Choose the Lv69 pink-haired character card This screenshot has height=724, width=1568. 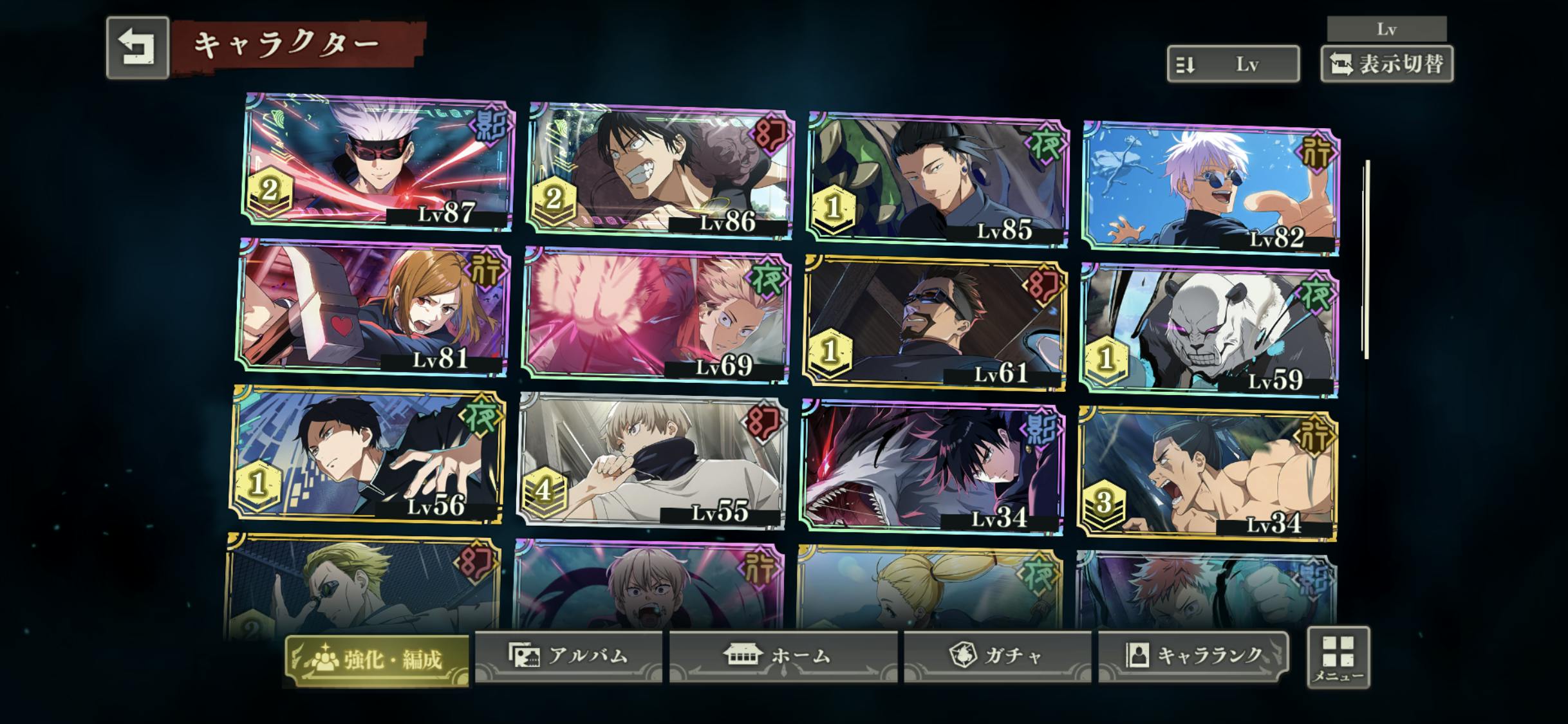pos(655,315)
